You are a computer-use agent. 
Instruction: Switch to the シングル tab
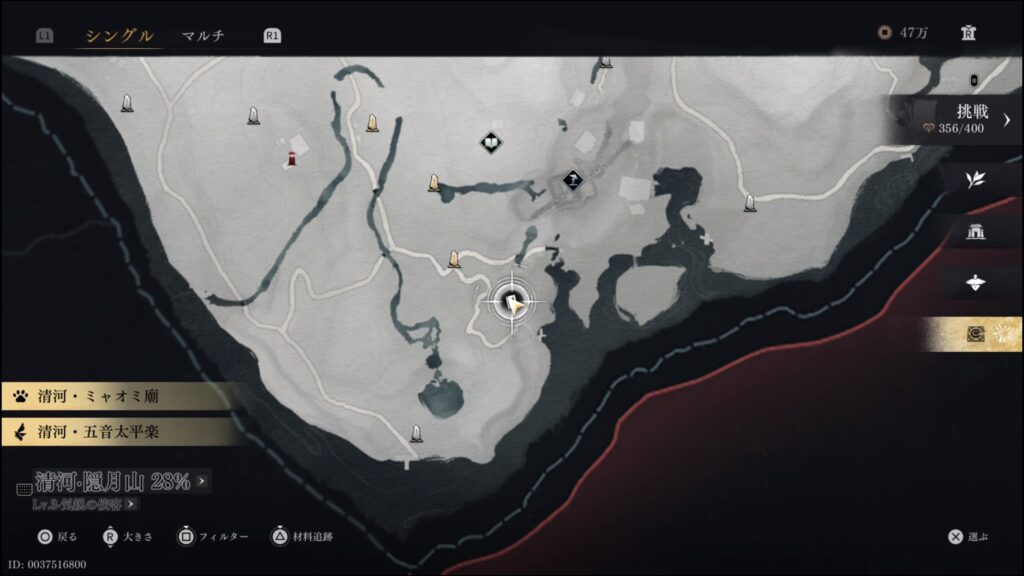click(x=118, y=36)
